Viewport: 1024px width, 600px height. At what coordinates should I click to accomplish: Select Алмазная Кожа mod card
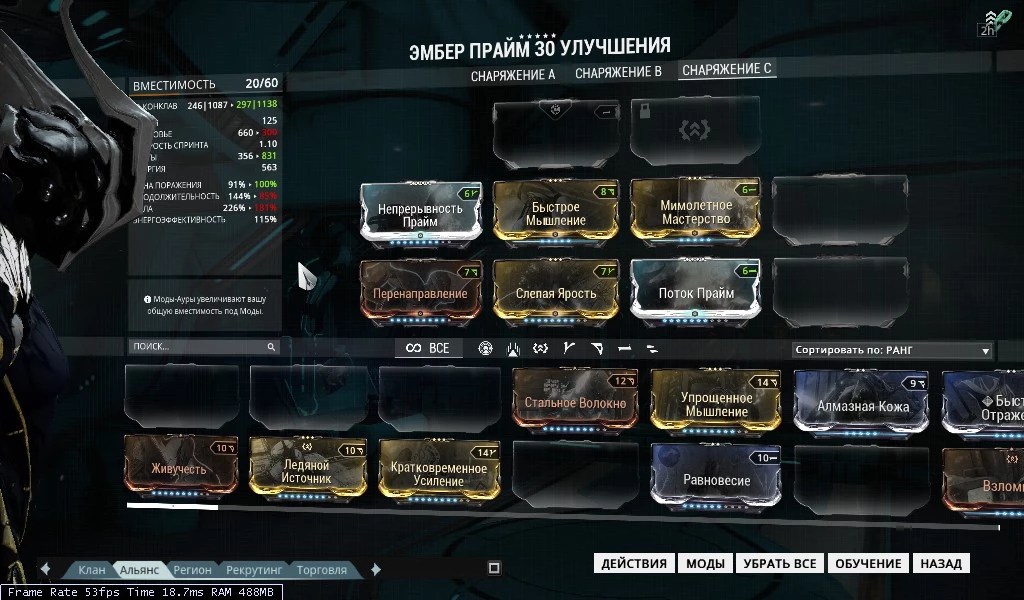pos(861,405)
